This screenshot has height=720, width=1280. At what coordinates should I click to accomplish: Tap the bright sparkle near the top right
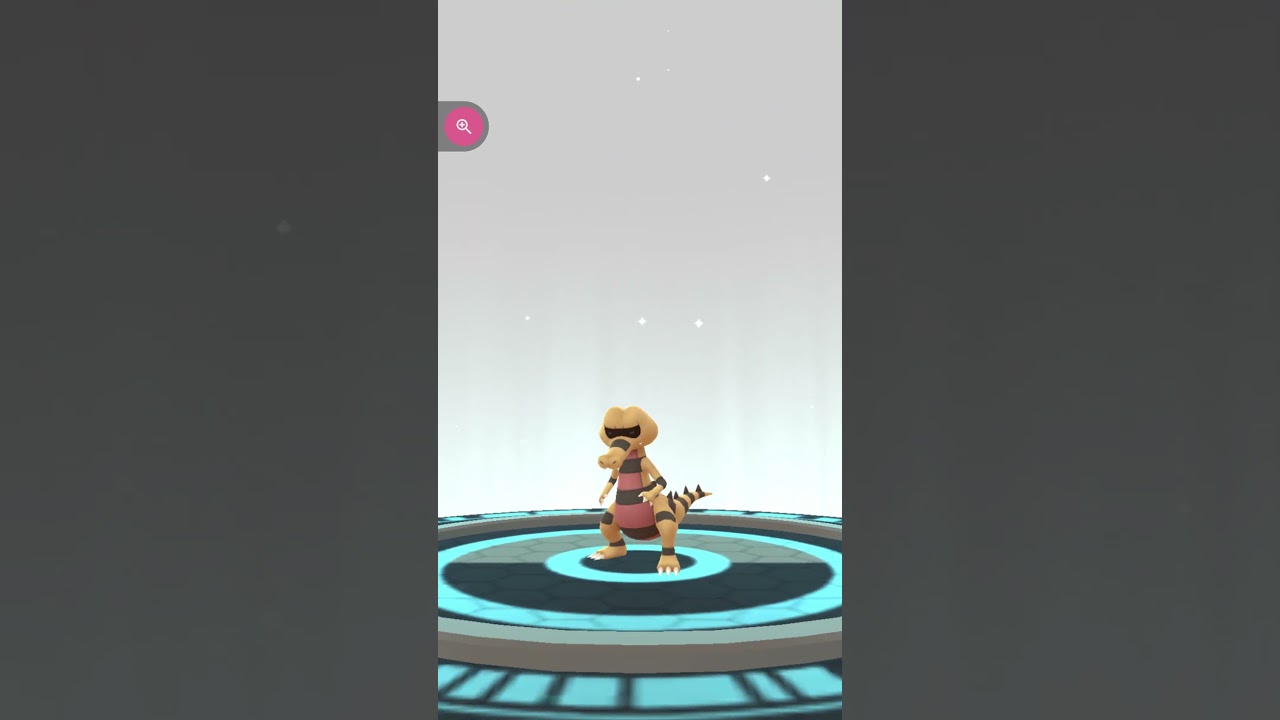(x=766, y=177)
